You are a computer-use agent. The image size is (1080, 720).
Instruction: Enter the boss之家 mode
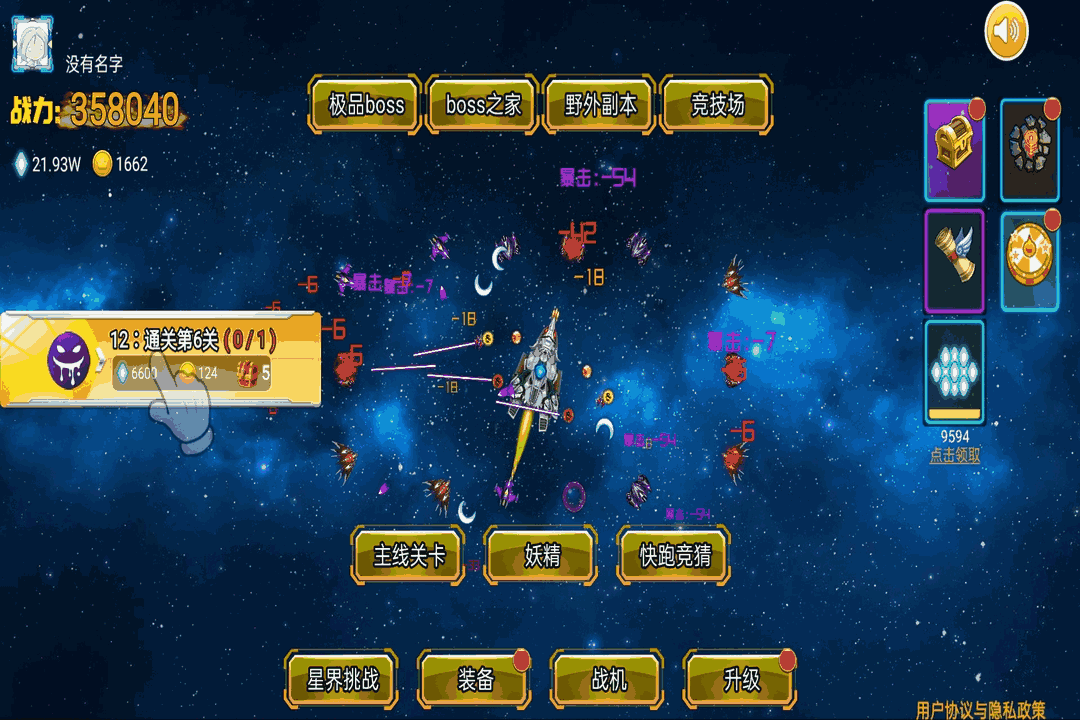[484, 105]
